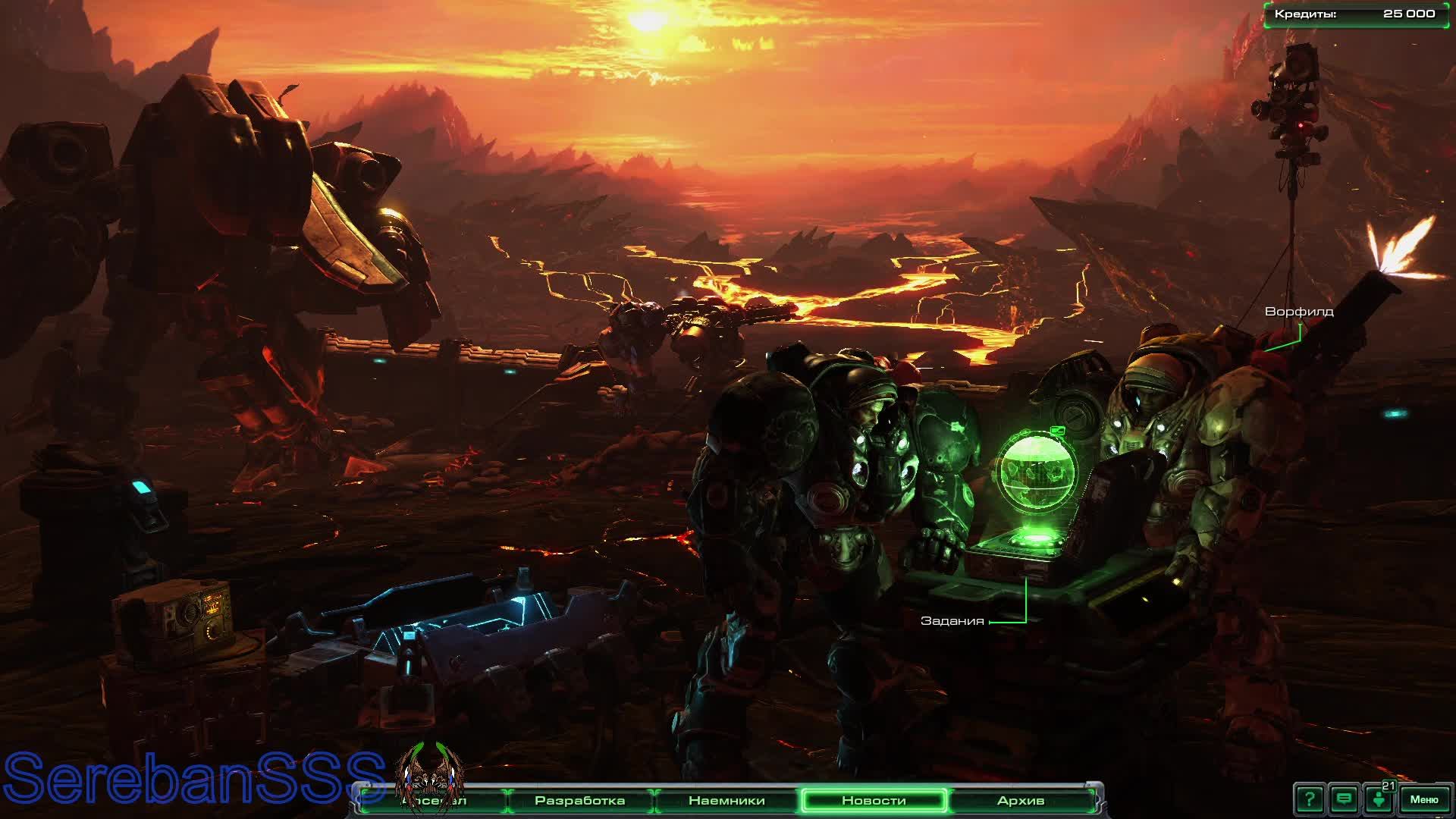Select the highlighted Новости tab
1456x819 pixels.
coord(874,800)
